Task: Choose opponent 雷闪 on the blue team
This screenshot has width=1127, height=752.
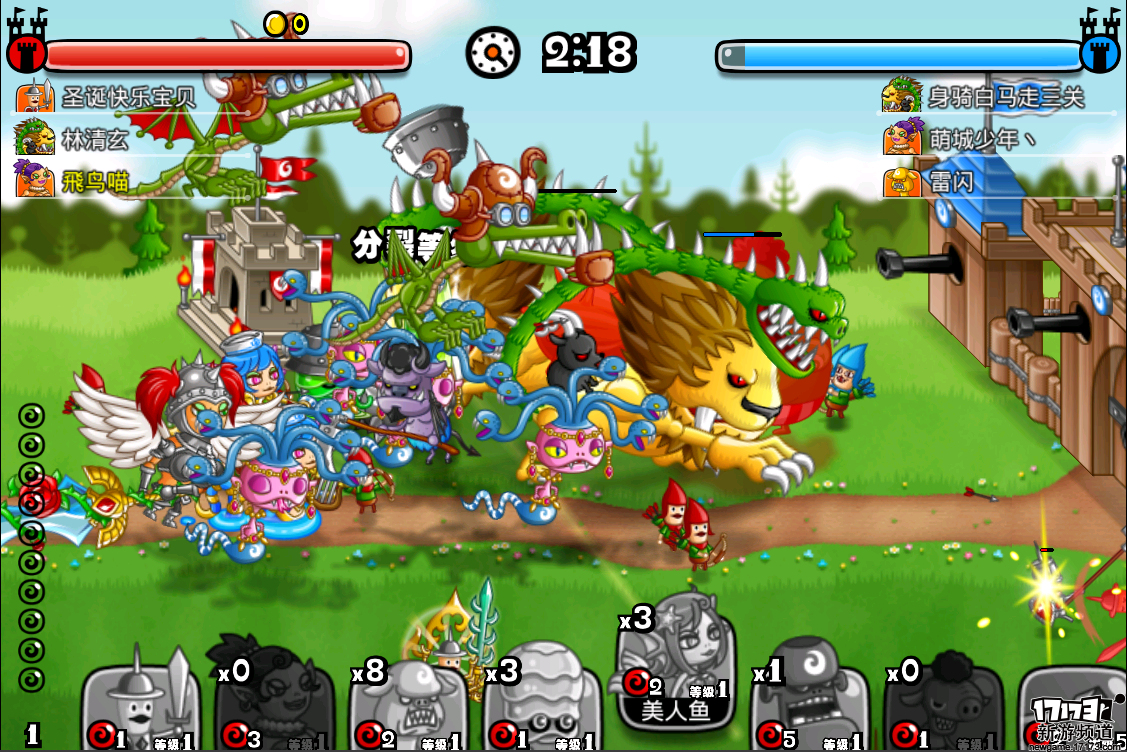Action: 950,183
